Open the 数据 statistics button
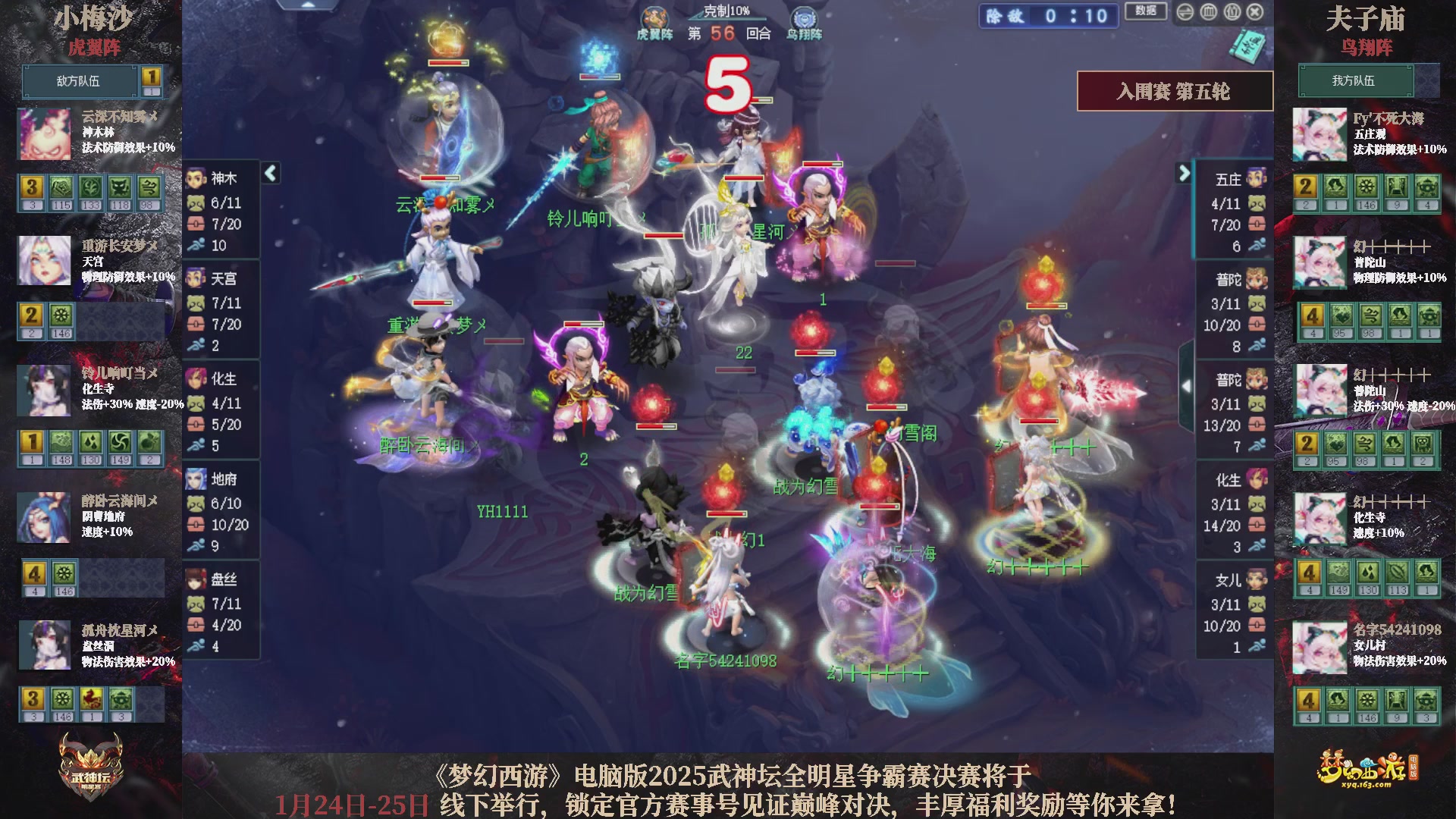Screen dimensions: 1456x819 [x=1145, y=11]
